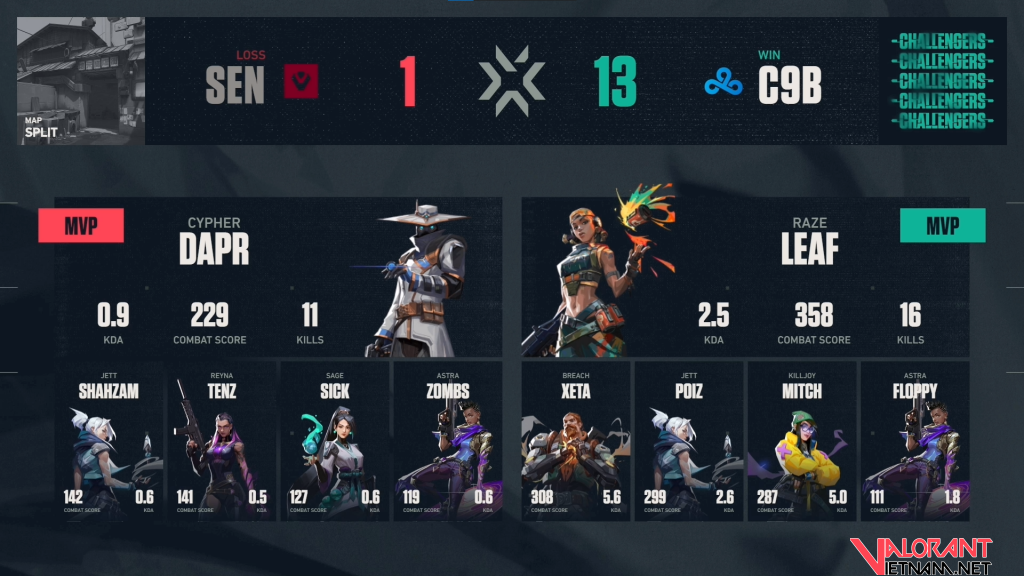Screen dimensions: 1024x576
Task: Select Floppy's Astra player card
Action: point(915,441)
